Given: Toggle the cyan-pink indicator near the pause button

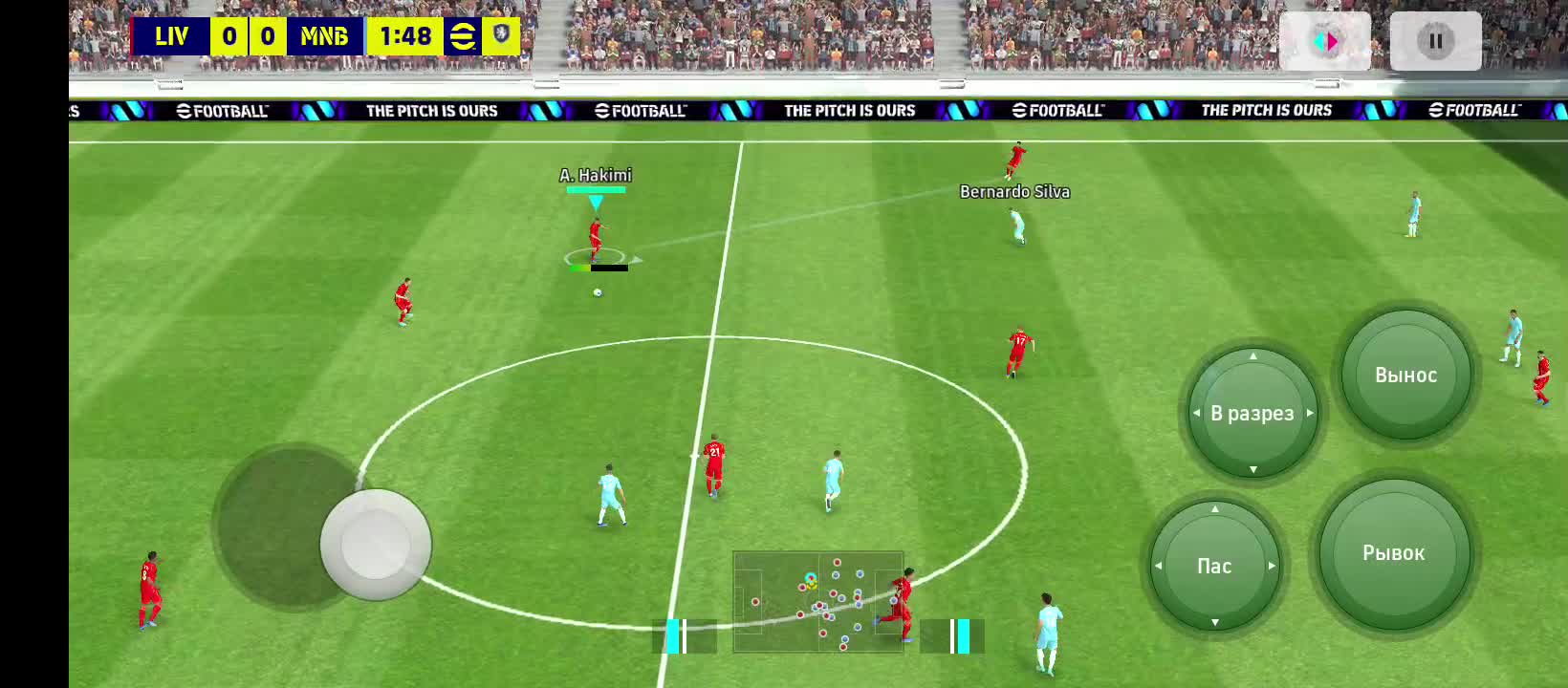Looking at the screenshot, I should coord(1327,40).
